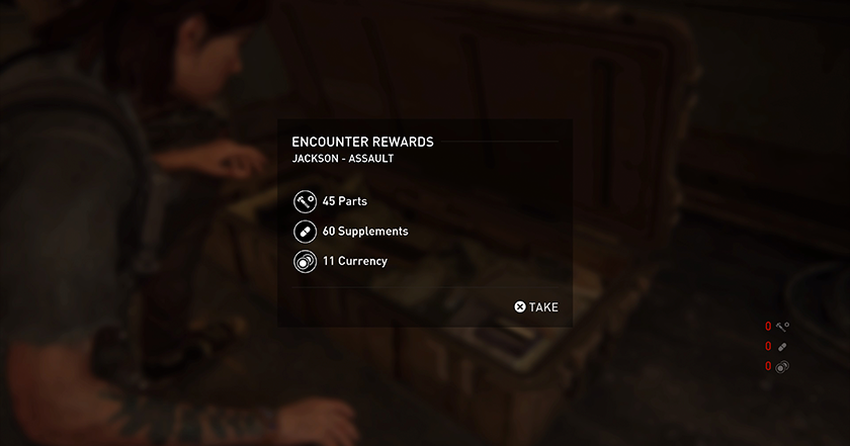This screenshot has width=850, height=446.
Task: Take the encounter rewards
Action: 536,307
